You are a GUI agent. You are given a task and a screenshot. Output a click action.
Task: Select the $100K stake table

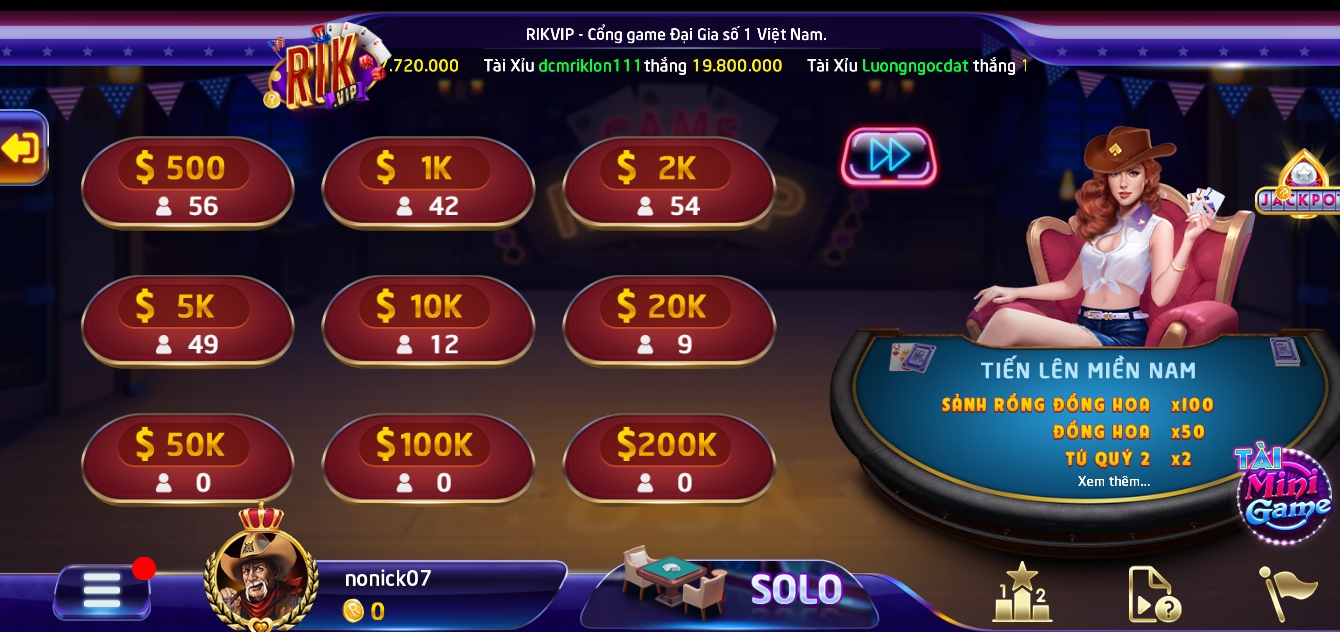pyautogui.click(x=428, y=460)
